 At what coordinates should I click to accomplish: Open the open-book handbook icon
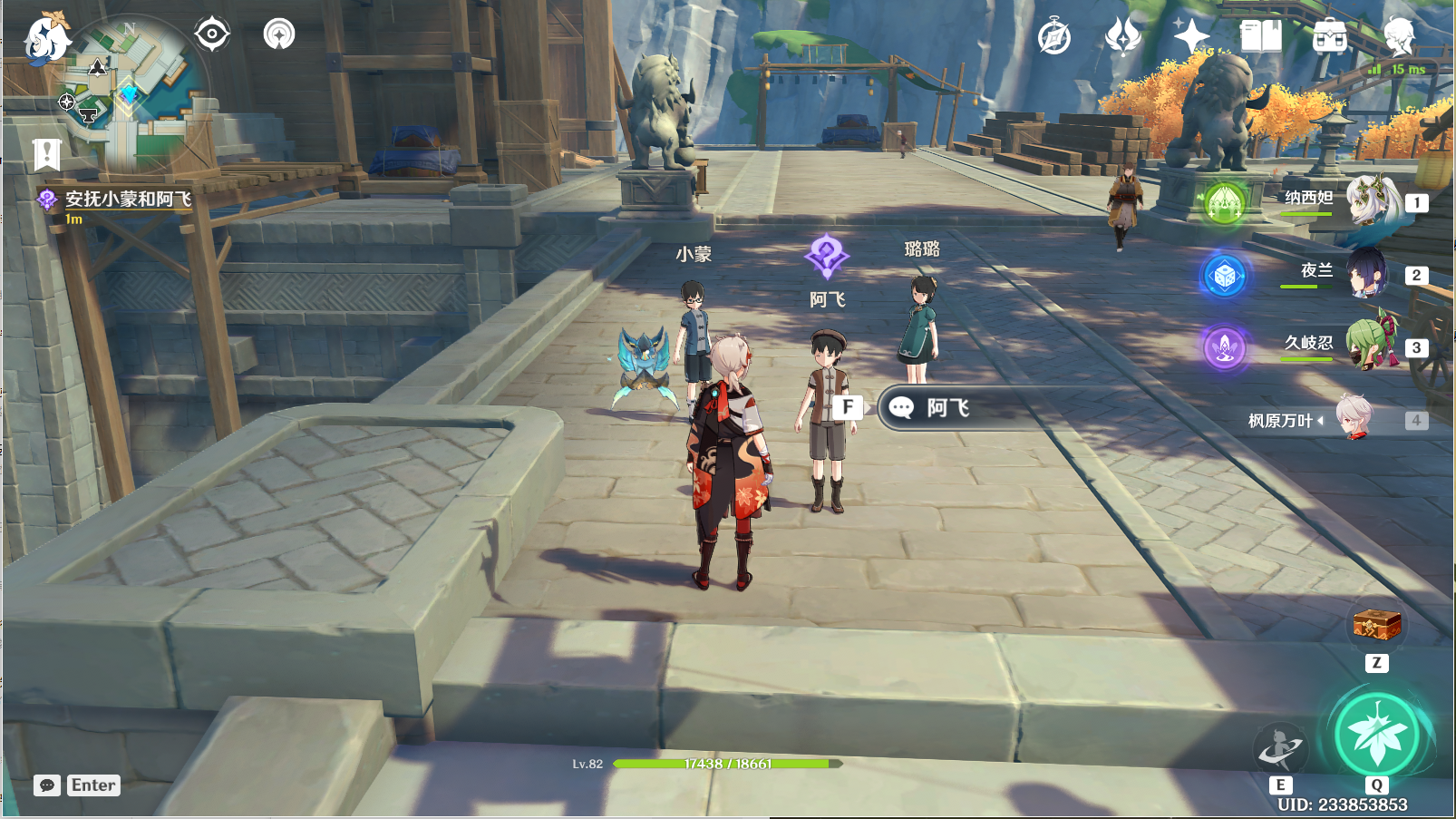pyautogui.click(x=1260, y=36)
